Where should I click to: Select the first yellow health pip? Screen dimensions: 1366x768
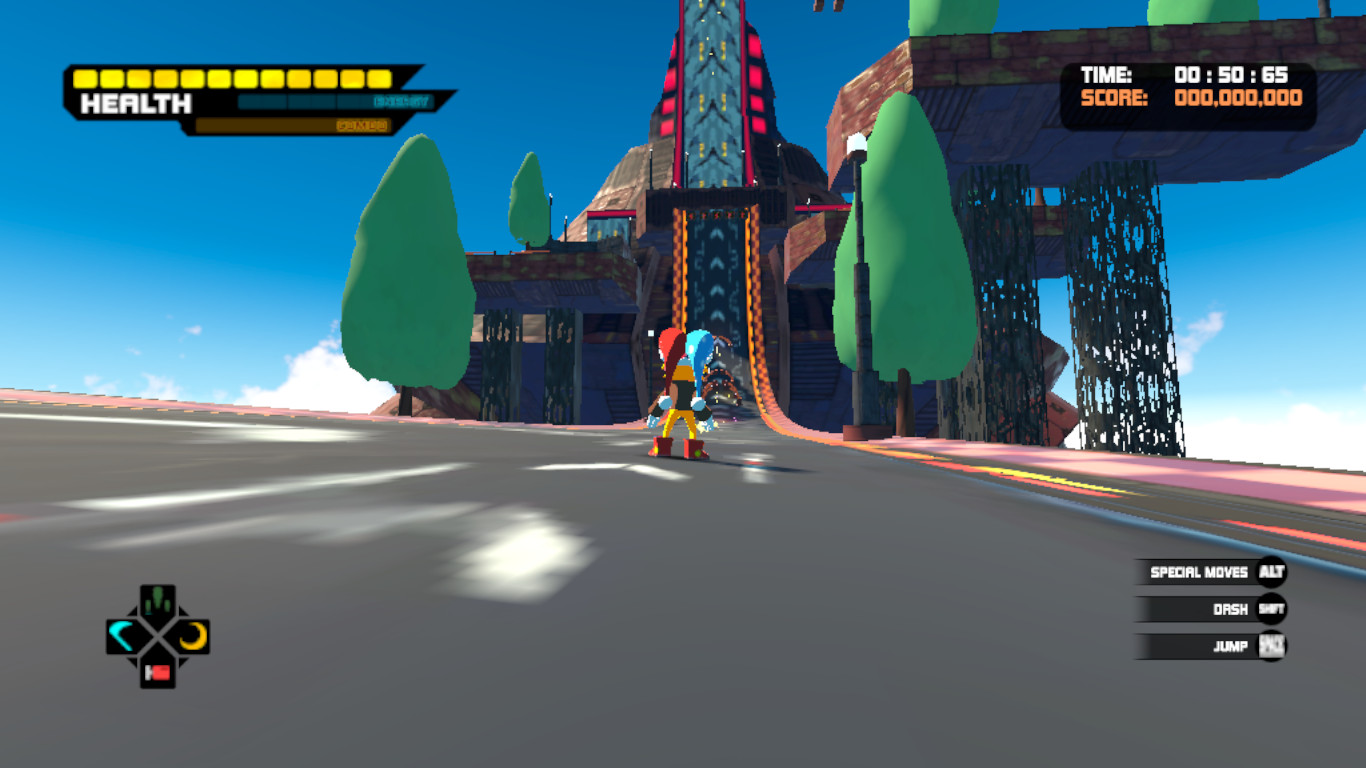[84, 78]
